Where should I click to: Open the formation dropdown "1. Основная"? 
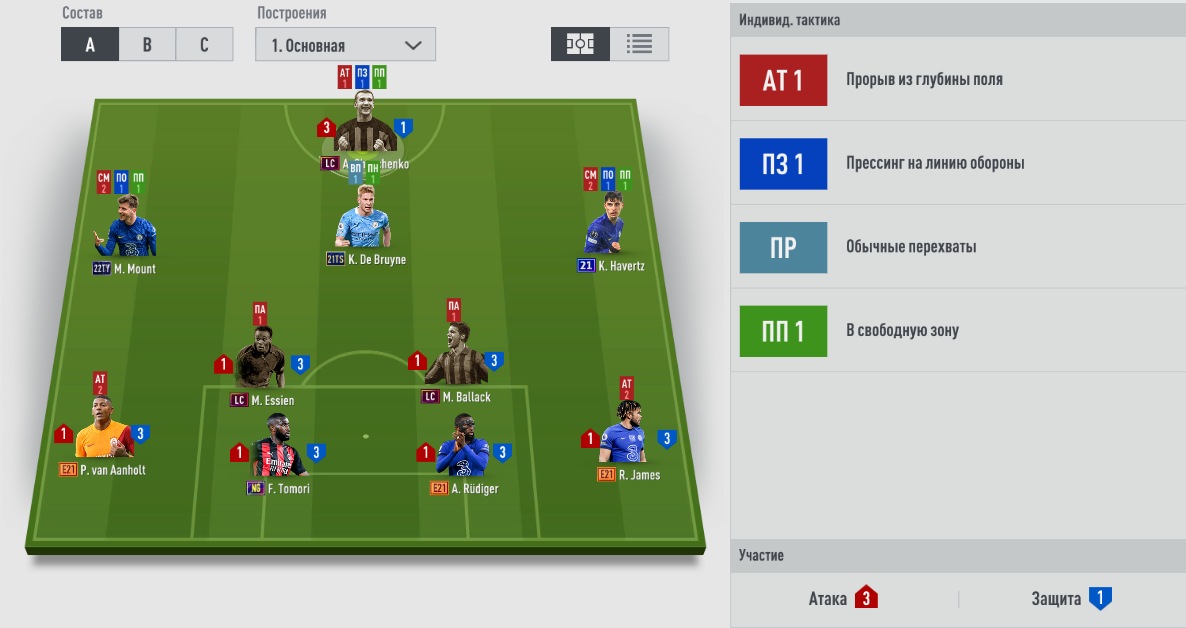click(x=346, y=45)
